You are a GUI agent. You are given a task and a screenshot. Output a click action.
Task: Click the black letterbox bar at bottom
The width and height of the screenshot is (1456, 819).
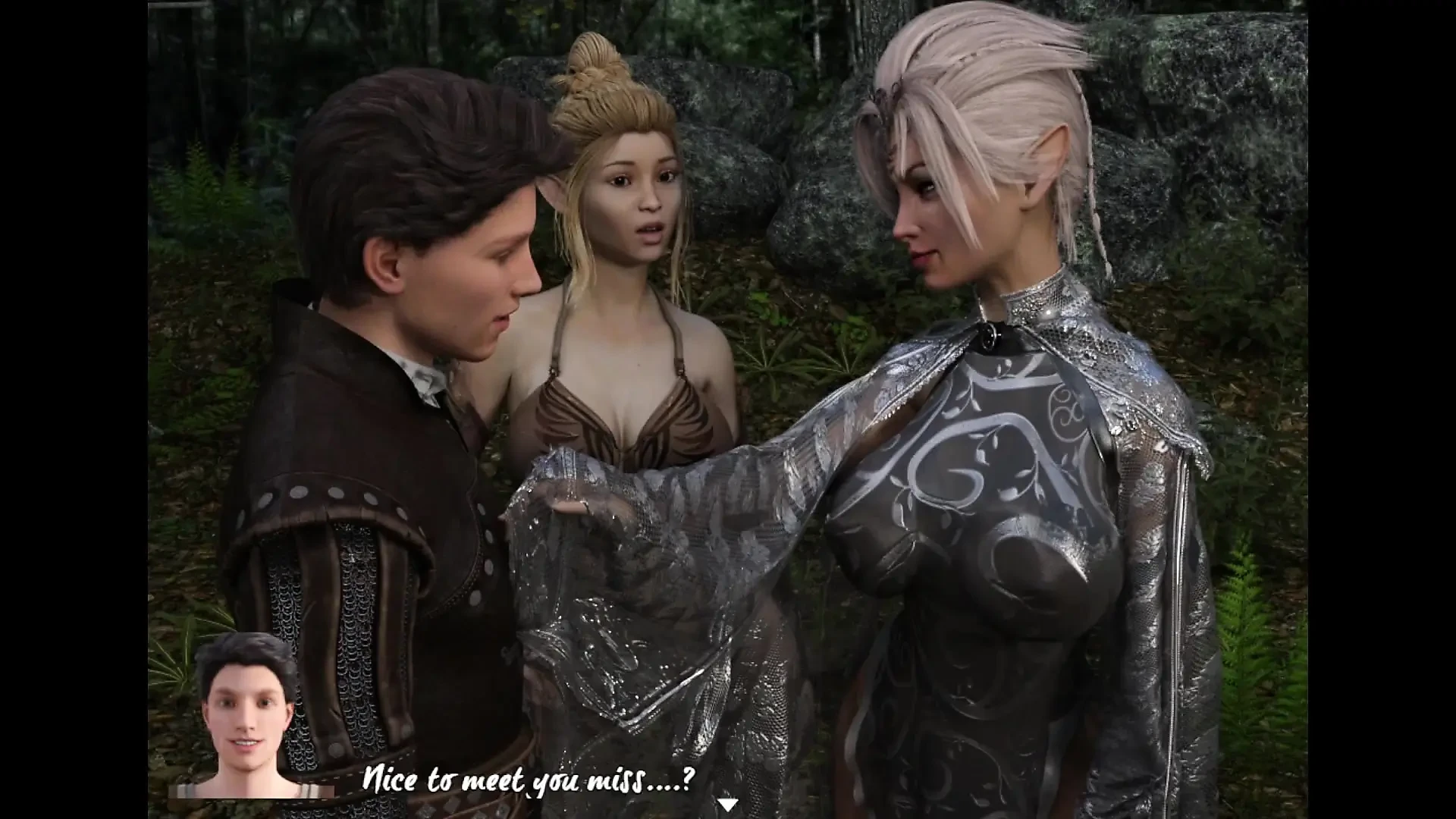(728, 816)
